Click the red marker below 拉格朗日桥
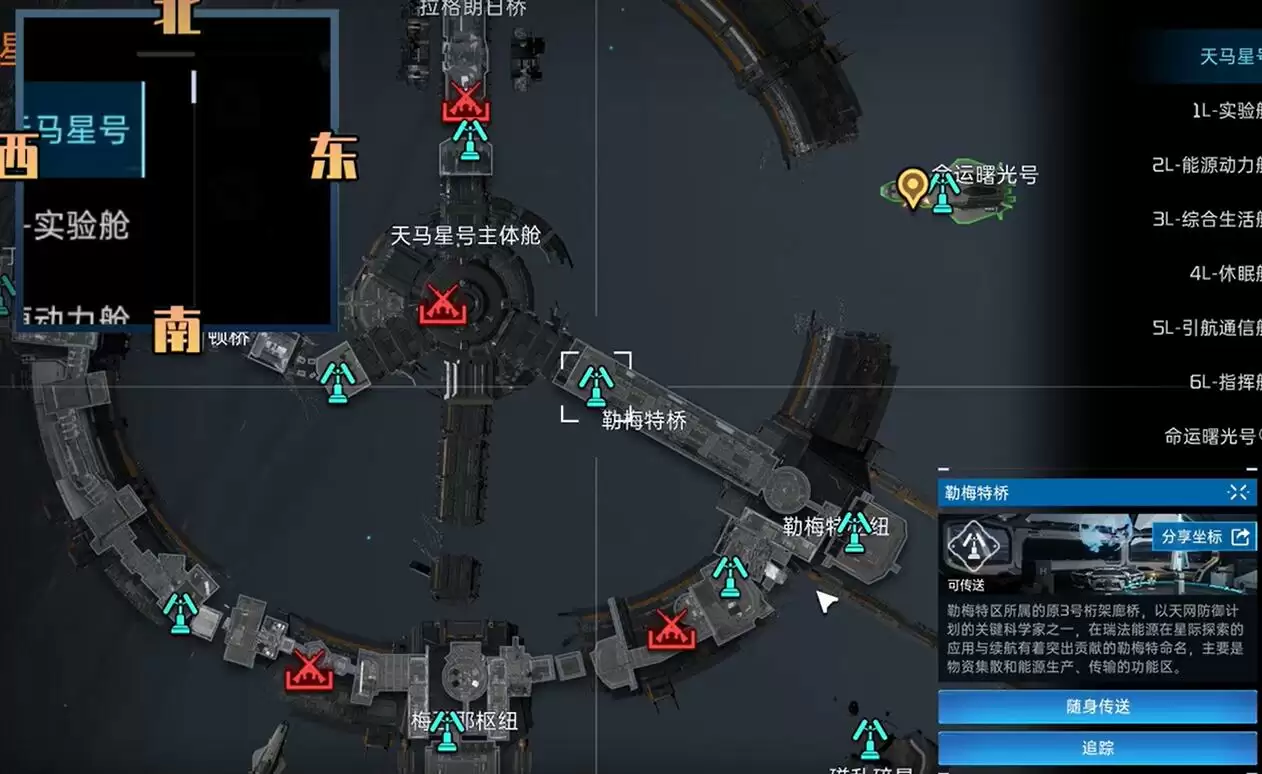 [x=464, y=102]
